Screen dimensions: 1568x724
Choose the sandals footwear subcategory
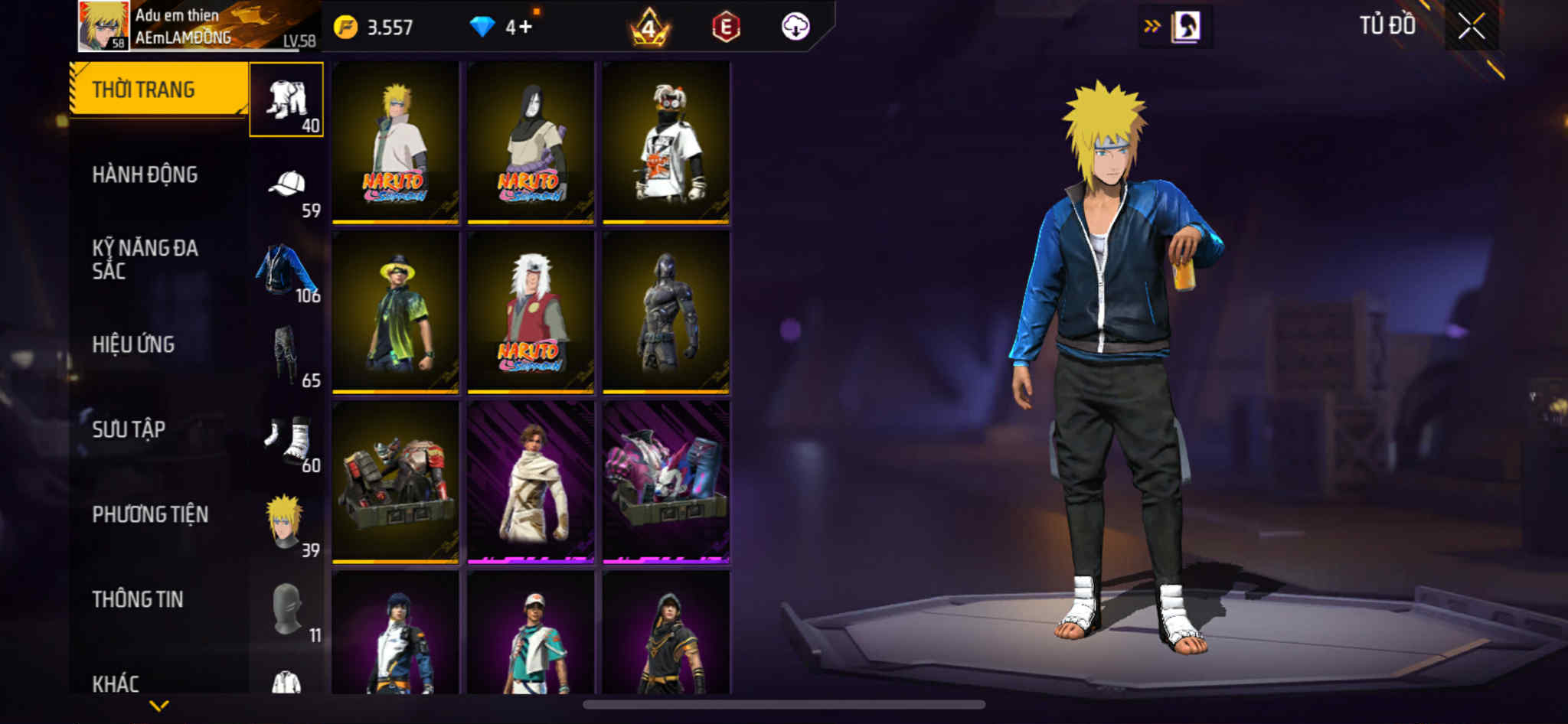(287, 440)
